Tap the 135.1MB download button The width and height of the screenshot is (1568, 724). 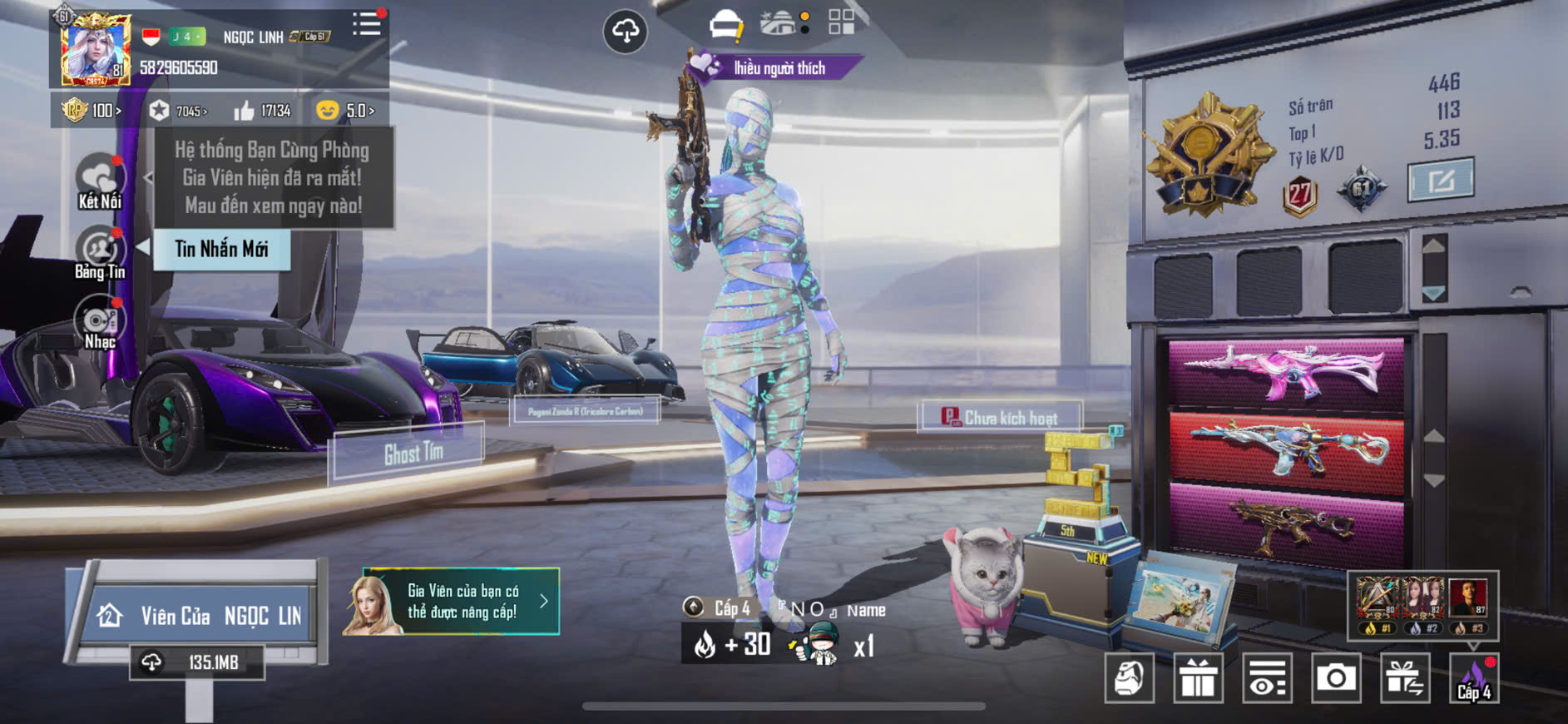197,662
